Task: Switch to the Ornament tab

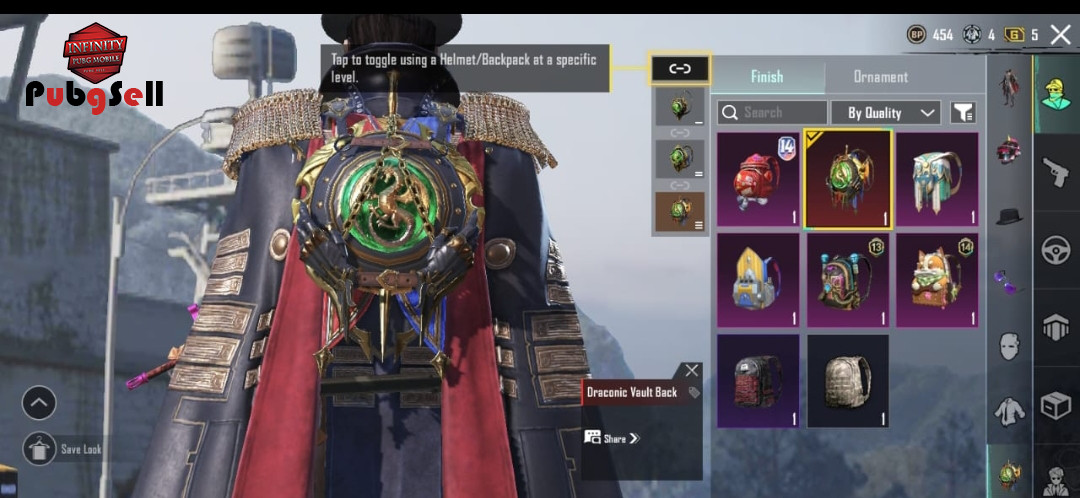Action: [880, 77]
